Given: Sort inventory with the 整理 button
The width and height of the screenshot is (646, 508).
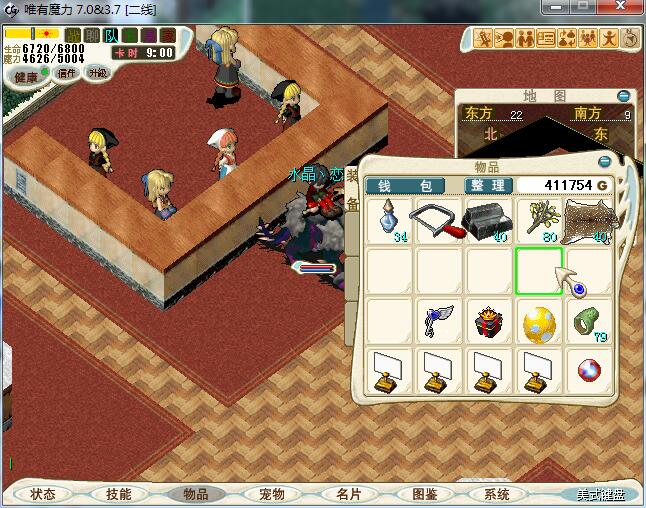Looking at the screenshot, I should click(x=490, y=186).
